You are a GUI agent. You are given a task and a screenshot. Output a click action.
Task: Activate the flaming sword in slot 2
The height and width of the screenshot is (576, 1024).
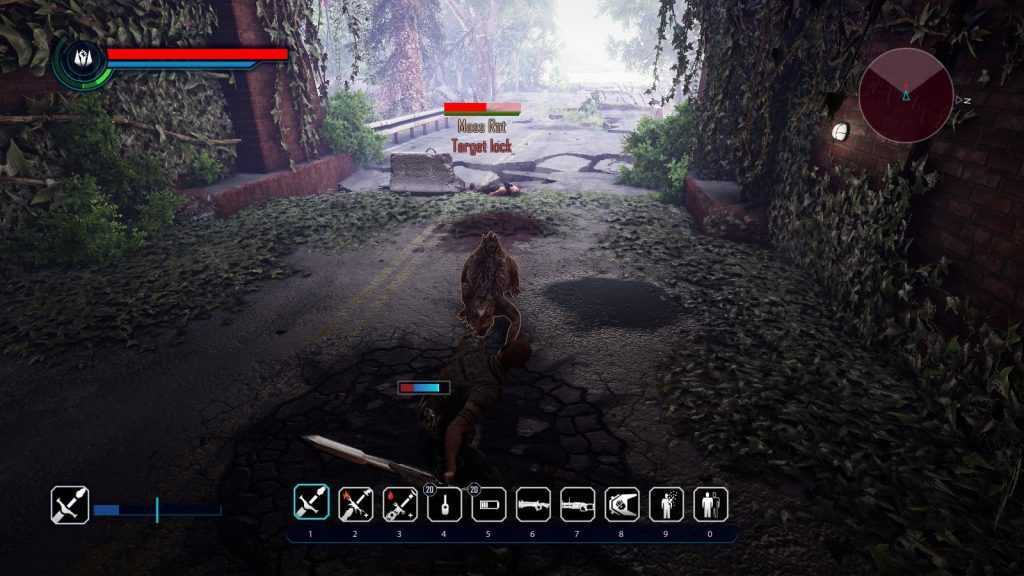tap(355, 504)
